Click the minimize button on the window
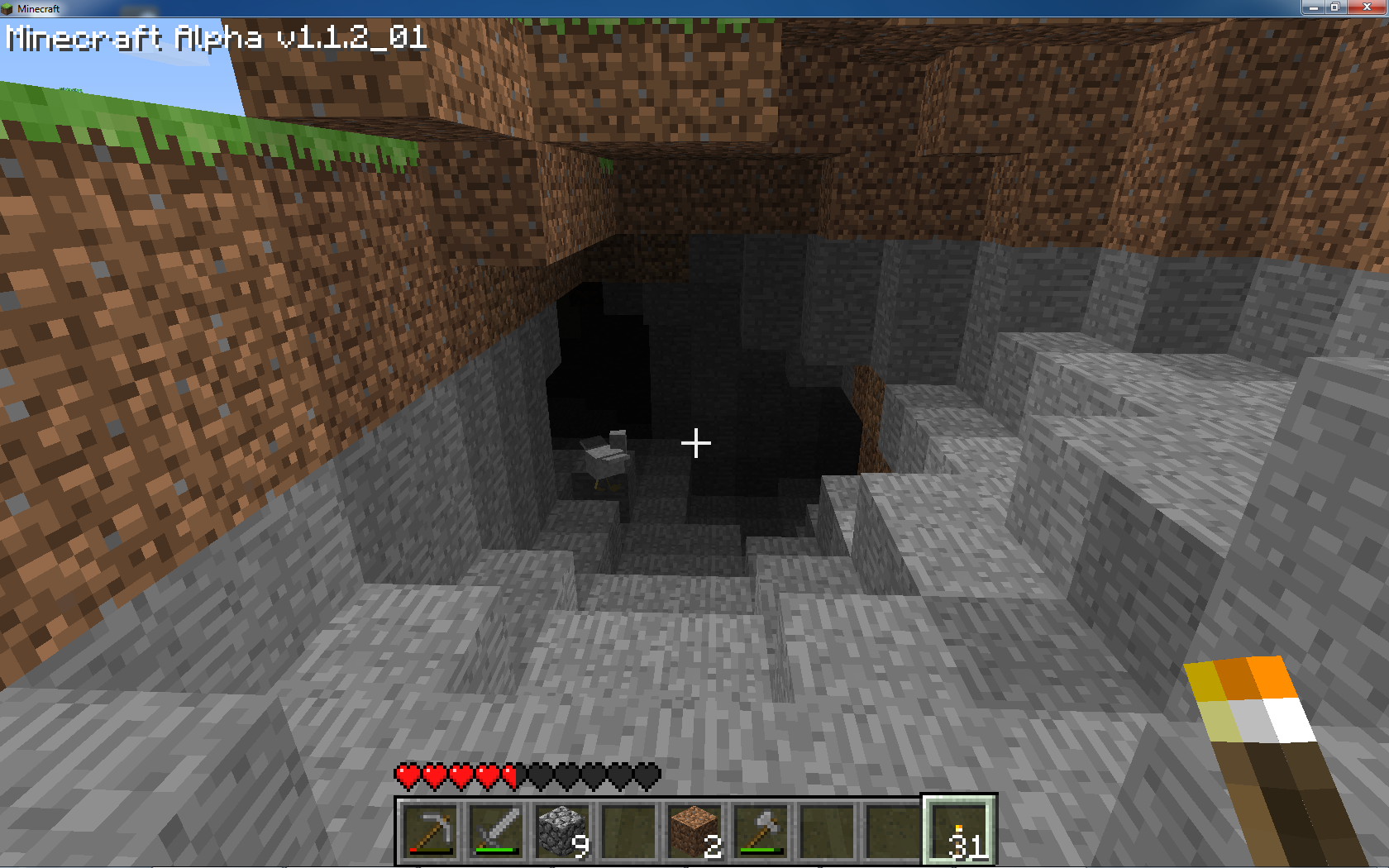This screenshot has height=868, width=1389. click(1313, 7)
